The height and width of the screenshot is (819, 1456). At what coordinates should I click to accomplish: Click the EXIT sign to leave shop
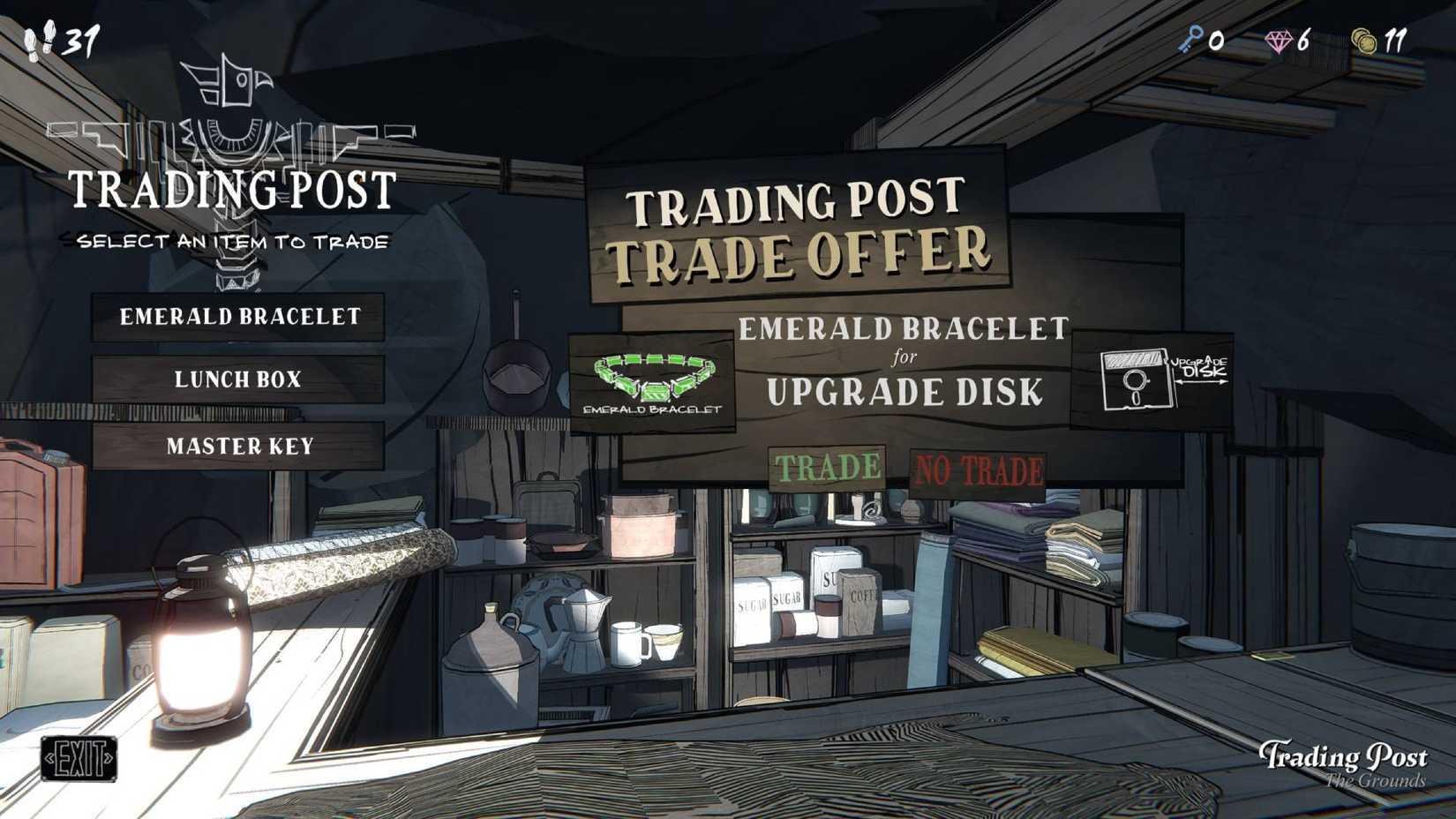[79, 757]
